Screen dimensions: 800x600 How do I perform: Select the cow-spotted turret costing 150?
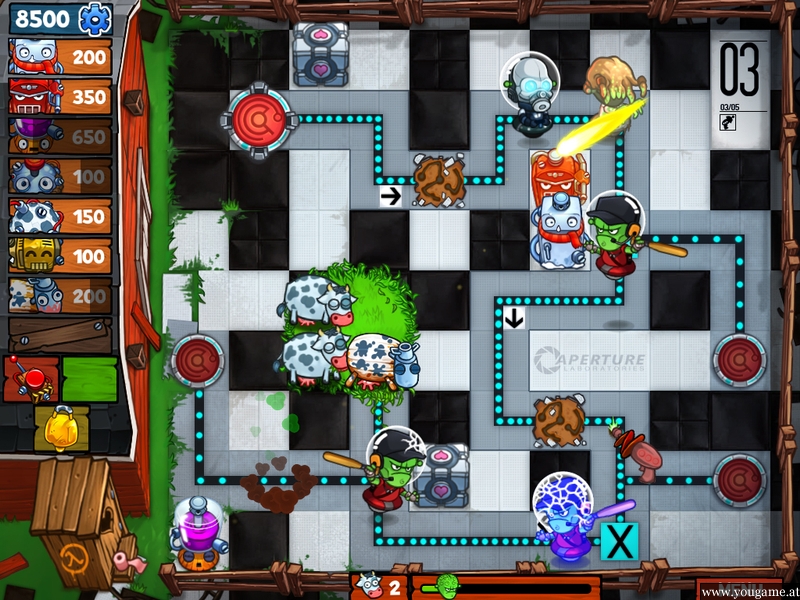pos(60,217)
